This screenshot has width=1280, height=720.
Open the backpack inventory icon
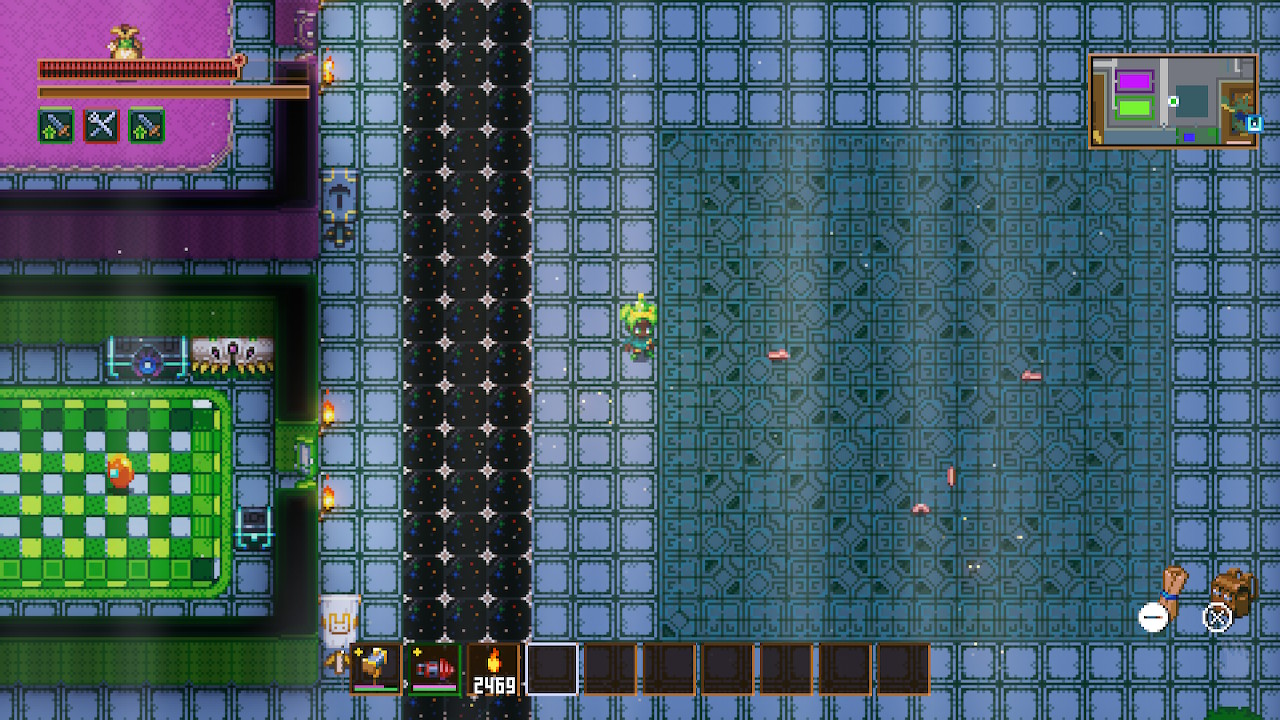pyautogui.click(x=1234, y=591)
